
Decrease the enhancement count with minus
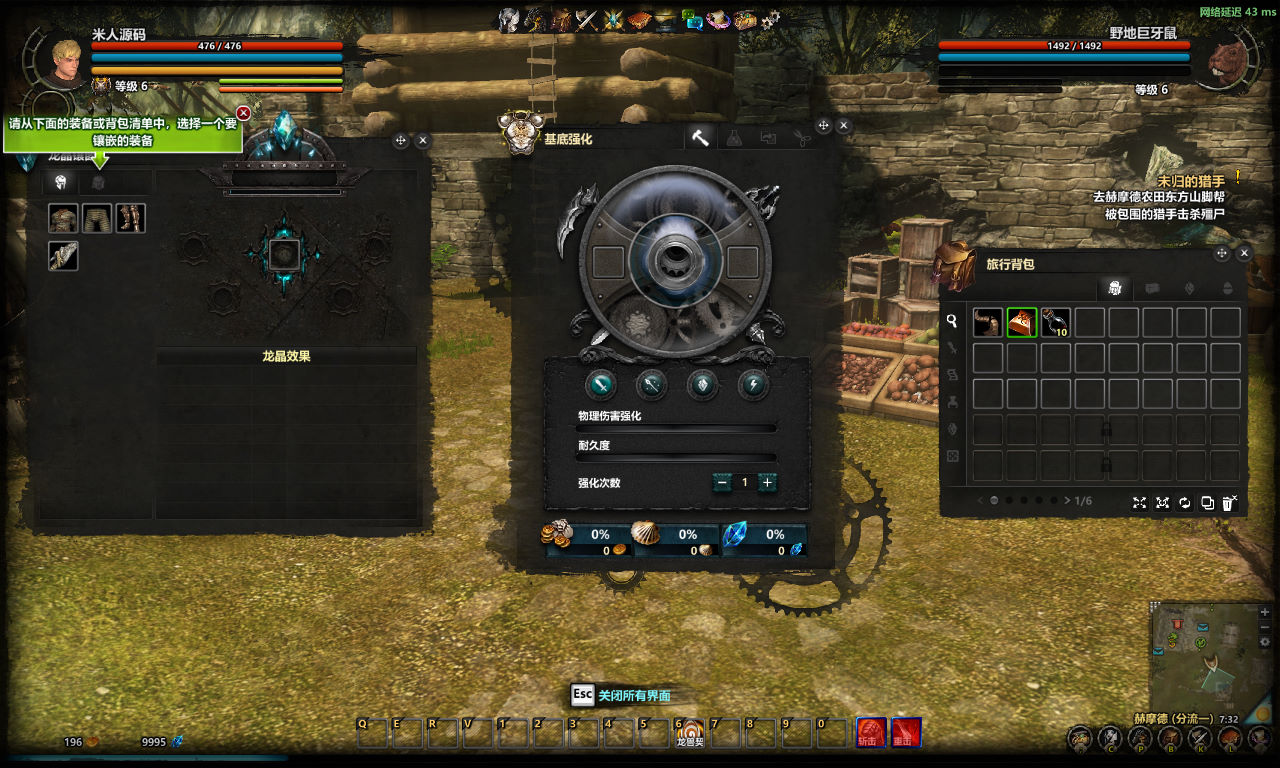click(x=722, y=482)
